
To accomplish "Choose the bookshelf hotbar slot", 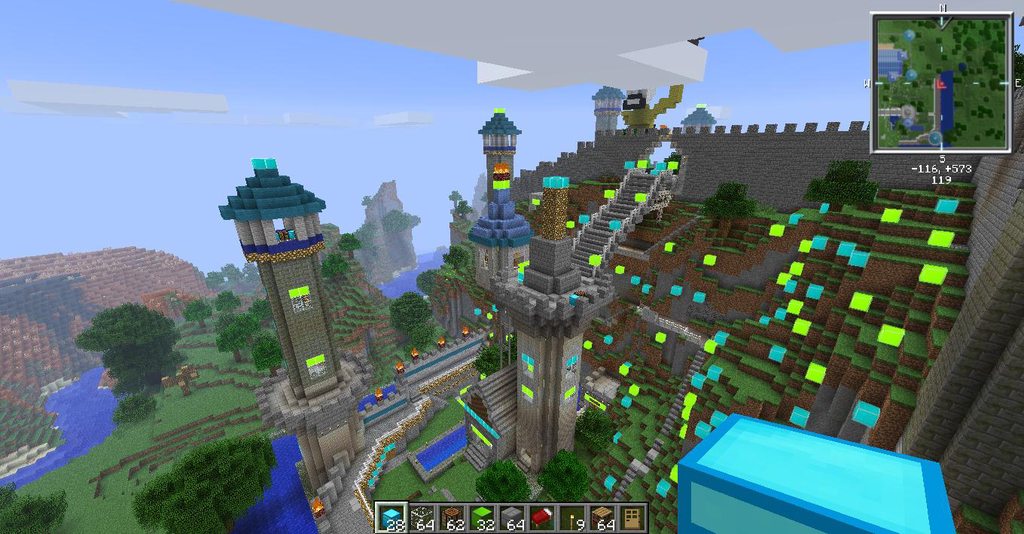I will click(x=452, y=517).
